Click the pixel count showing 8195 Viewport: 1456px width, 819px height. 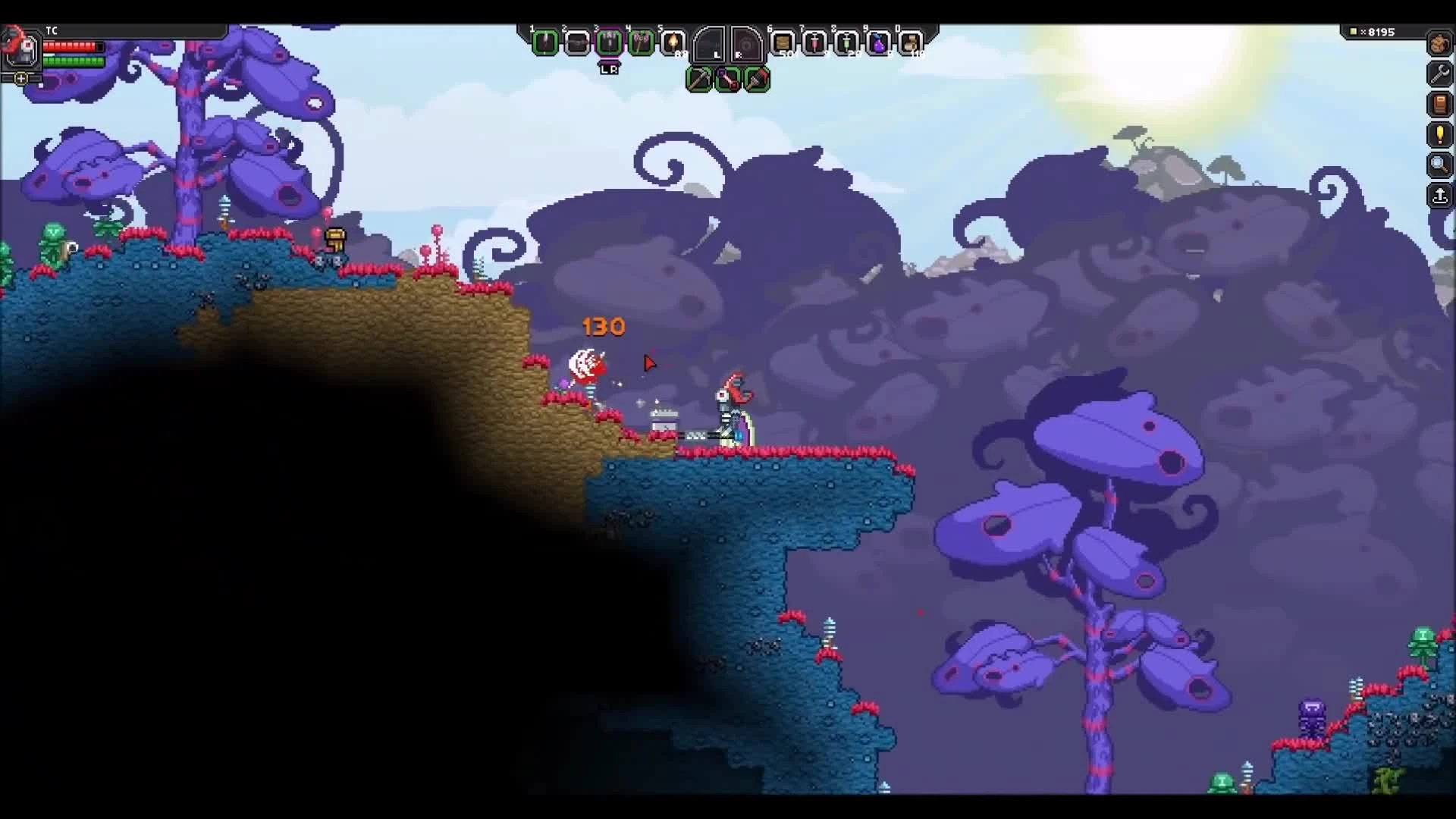[x=1382, y=32]
